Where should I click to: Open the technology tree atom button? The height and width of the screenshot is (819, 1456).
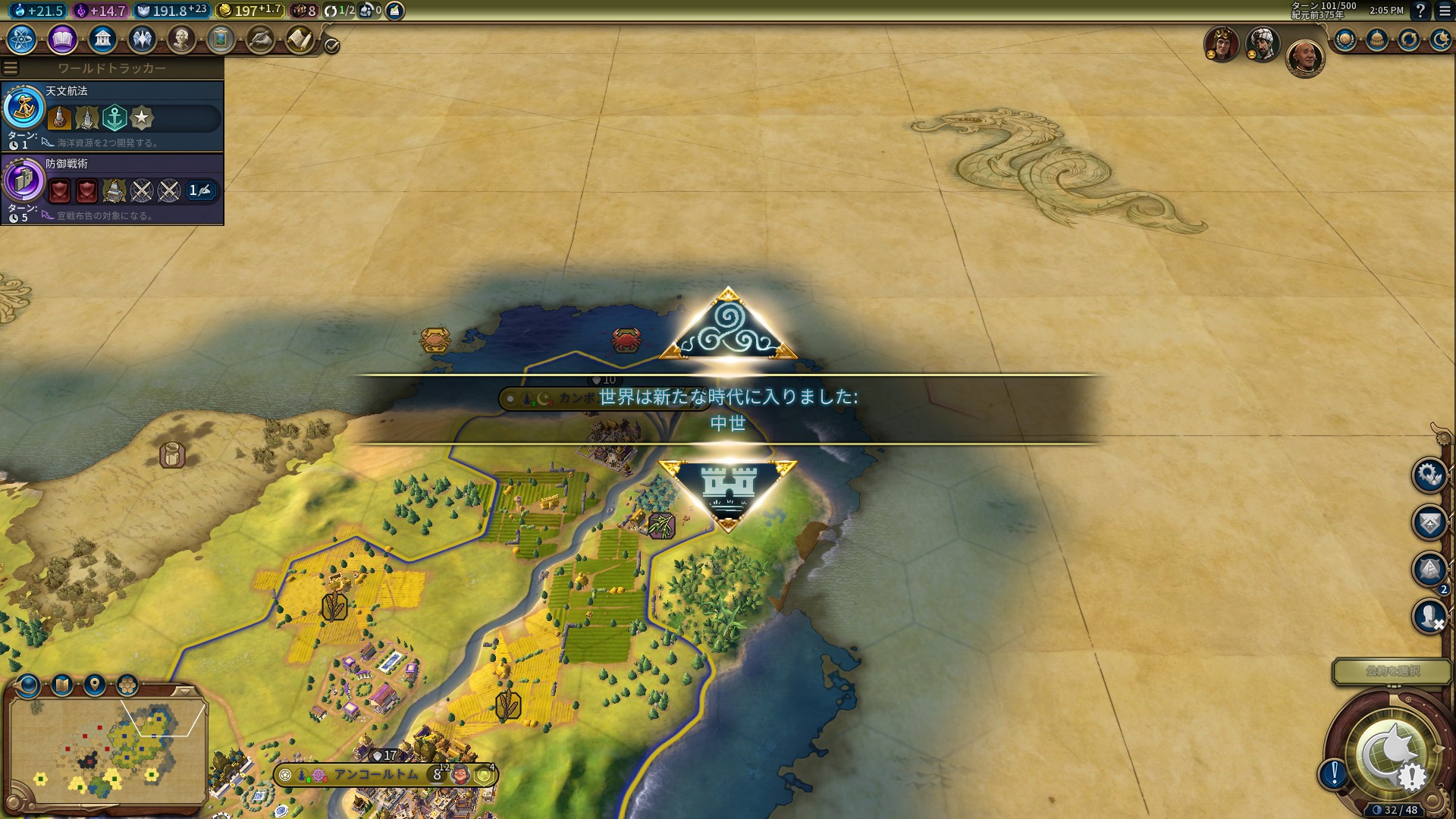coord(22,39)
